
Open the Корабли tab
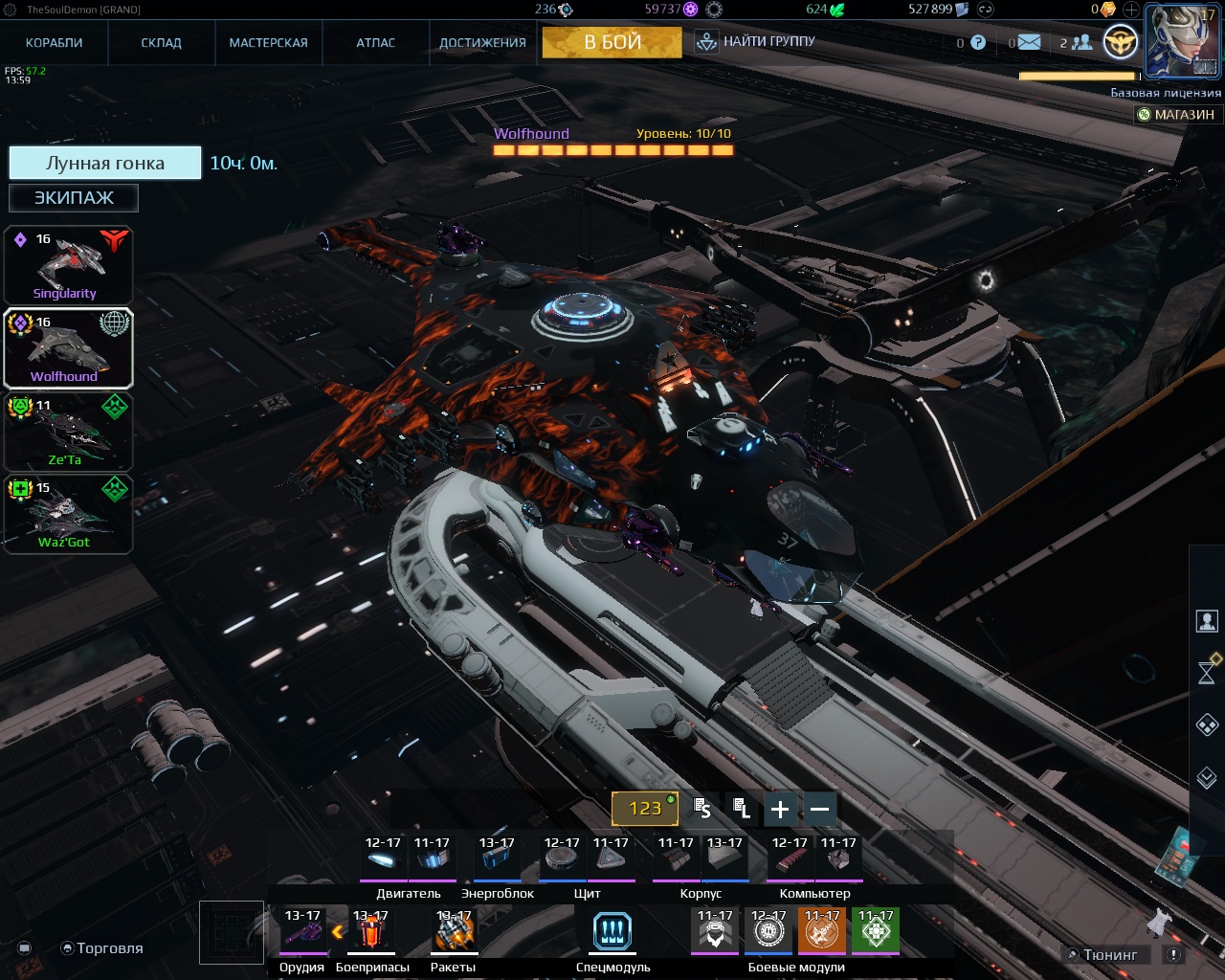[55, 43]
